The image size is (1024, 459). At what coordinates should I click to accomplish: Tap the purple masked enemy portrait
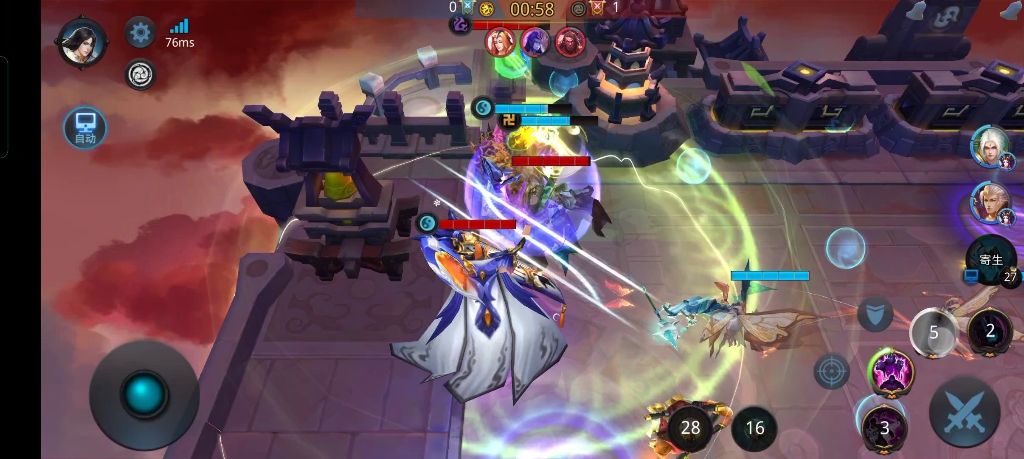tap(535, 42)
